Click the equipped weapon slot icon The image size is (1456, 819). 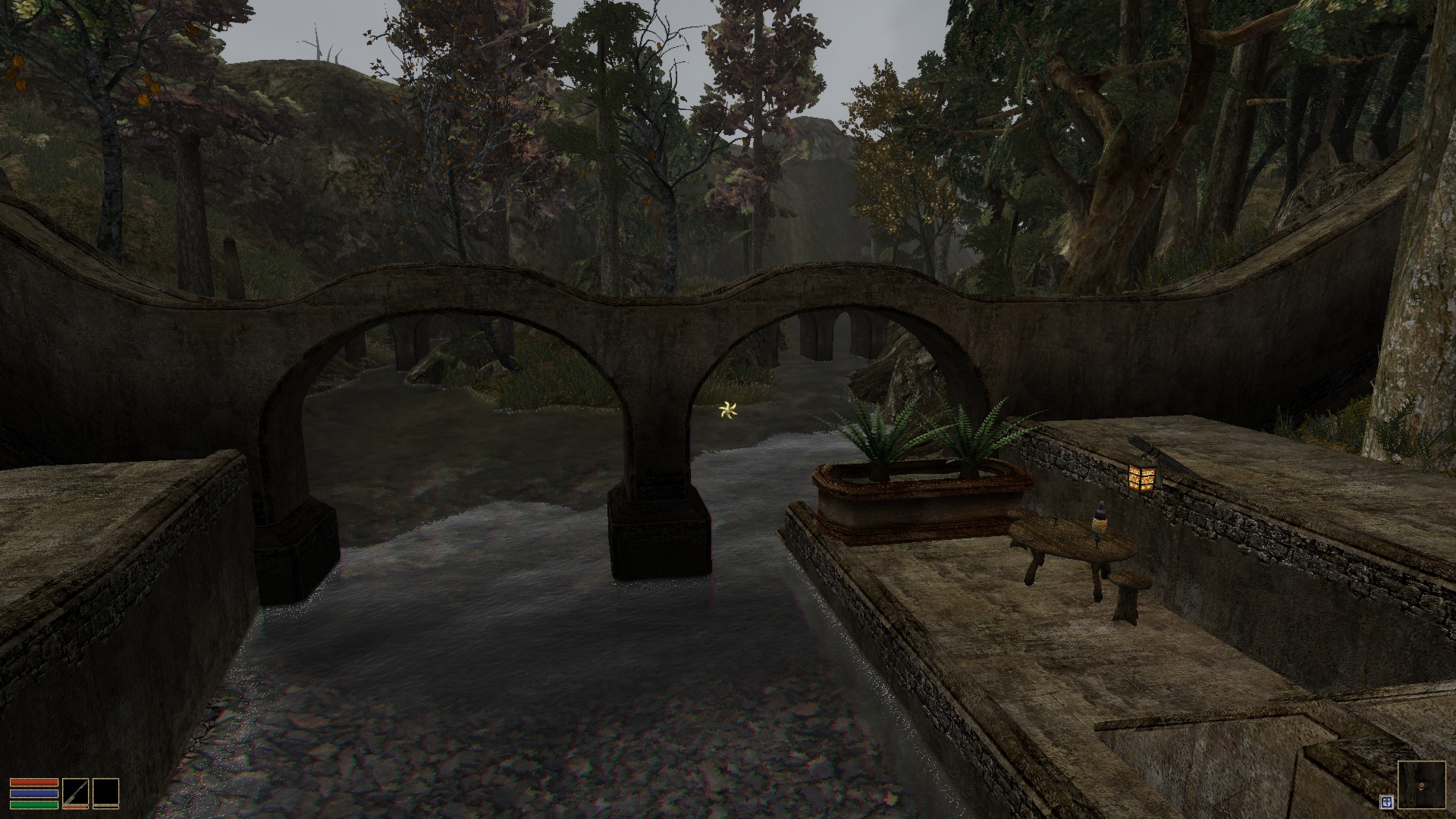tap(75, 792)
